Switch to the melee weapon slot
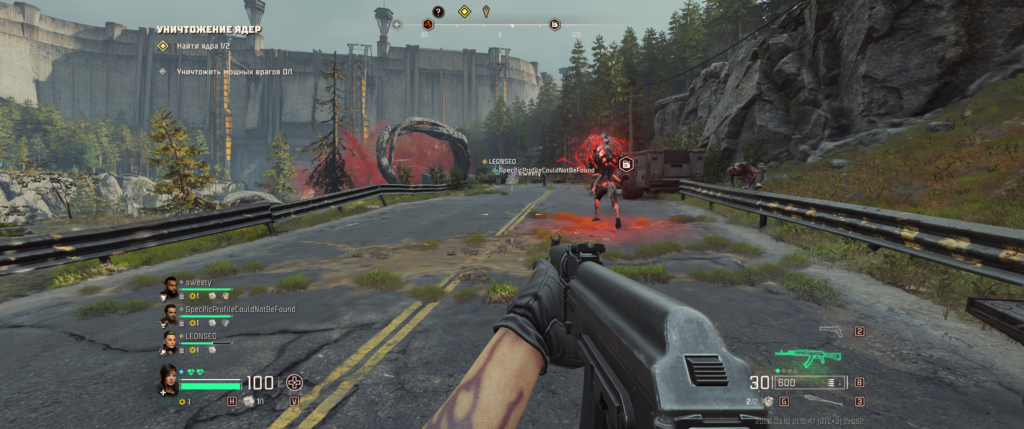Viewport: 1024px width, 429px height. point(822,401)
